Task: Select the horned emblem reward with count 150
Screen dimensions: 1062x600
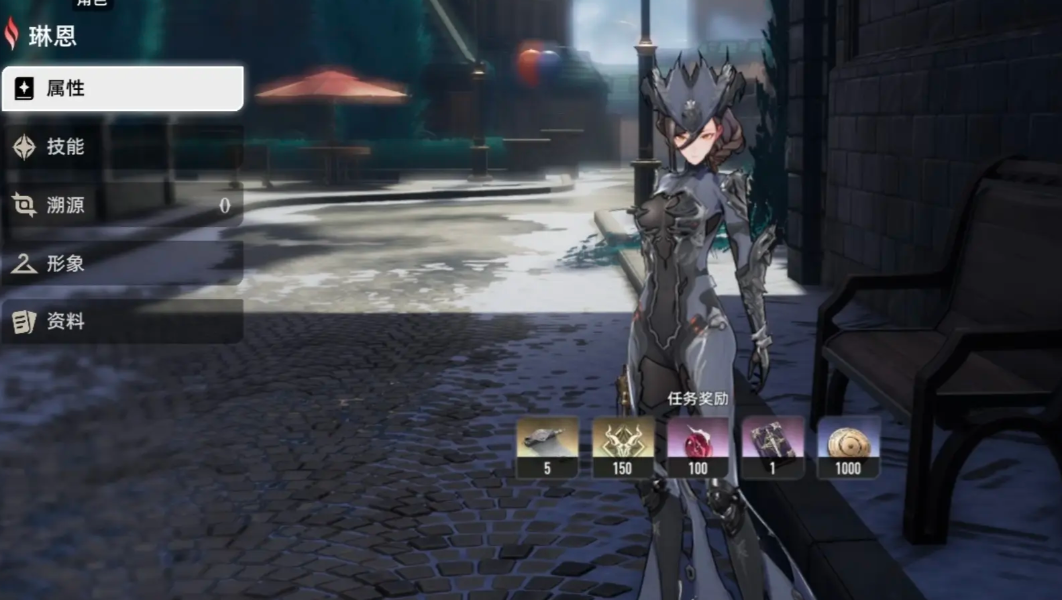Action: [x=623, y=441]
